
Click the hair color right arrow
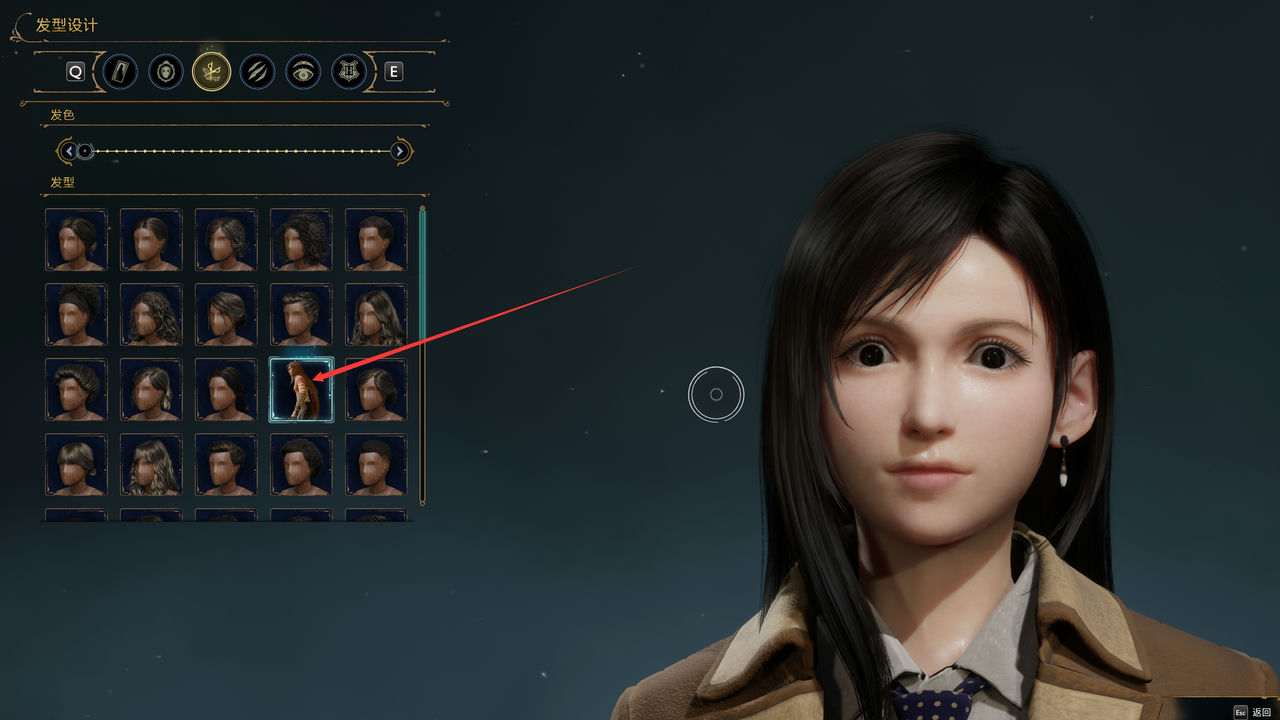point(400,151)
